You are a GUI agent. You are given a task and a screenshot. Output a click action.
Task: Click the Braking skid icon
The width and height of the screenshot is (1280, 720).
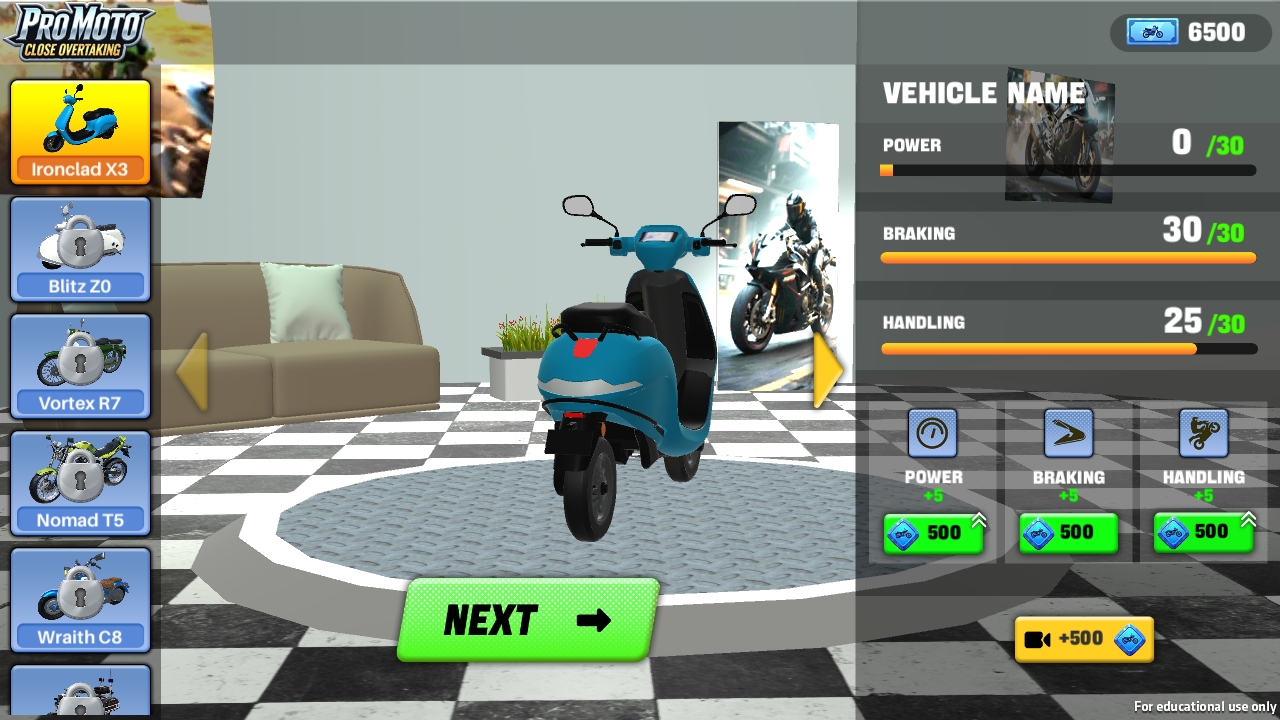coord(1068,434)
